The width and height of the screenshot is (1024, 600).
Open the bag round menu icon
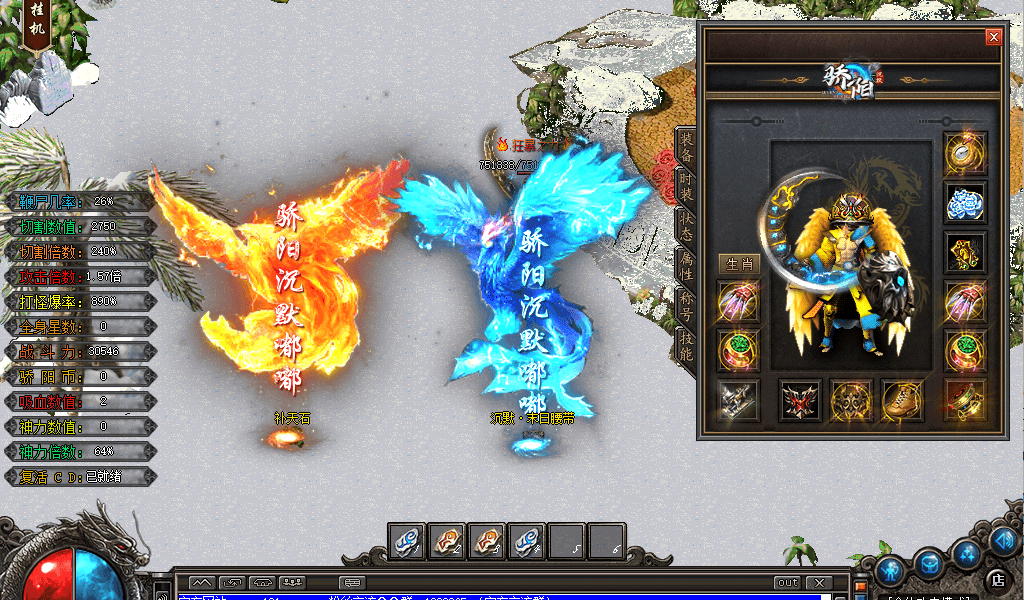(x=929, y=562)
